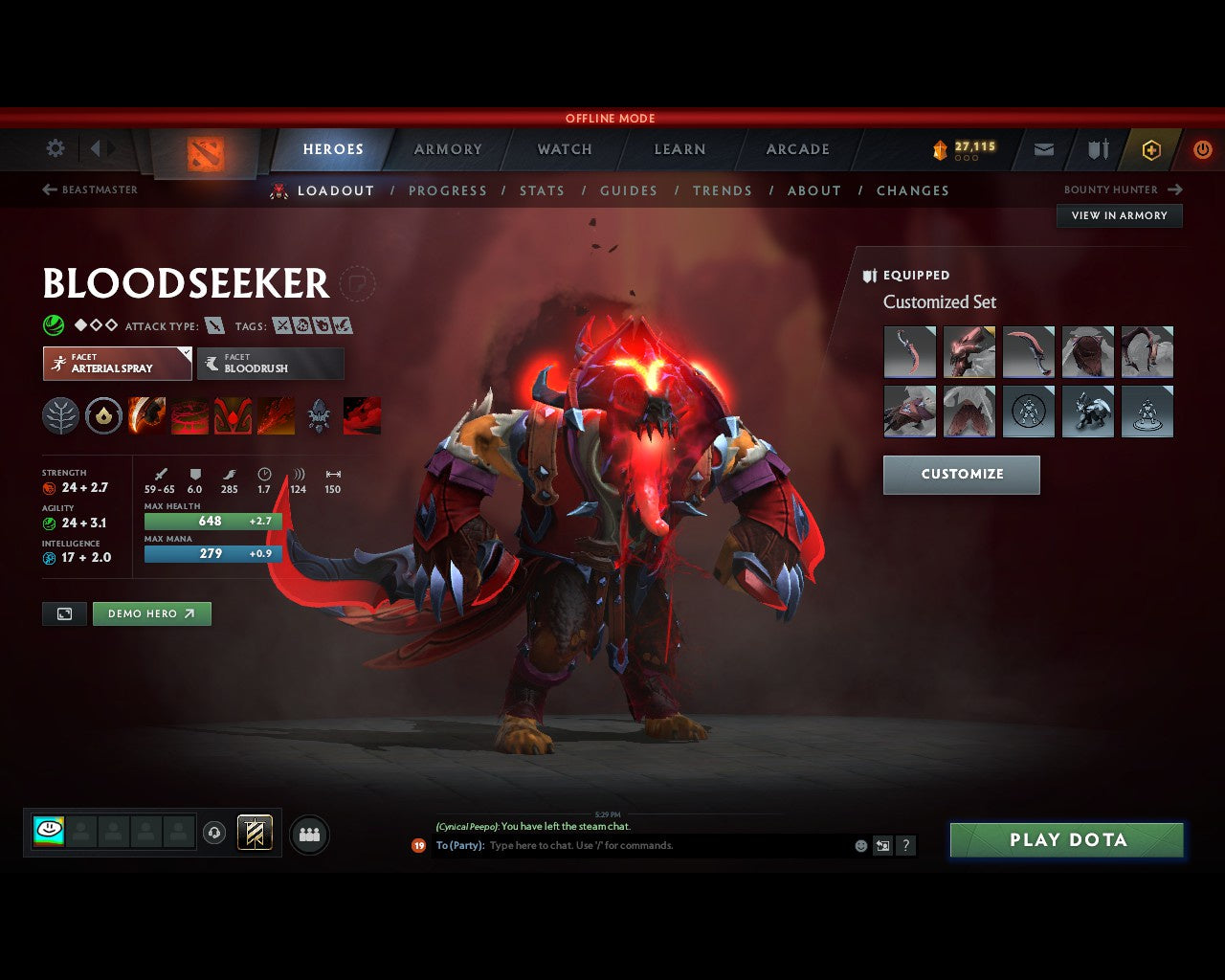This screenshot has height=980, width=1225.
Task: Open the Guides section
Action: 629,190
